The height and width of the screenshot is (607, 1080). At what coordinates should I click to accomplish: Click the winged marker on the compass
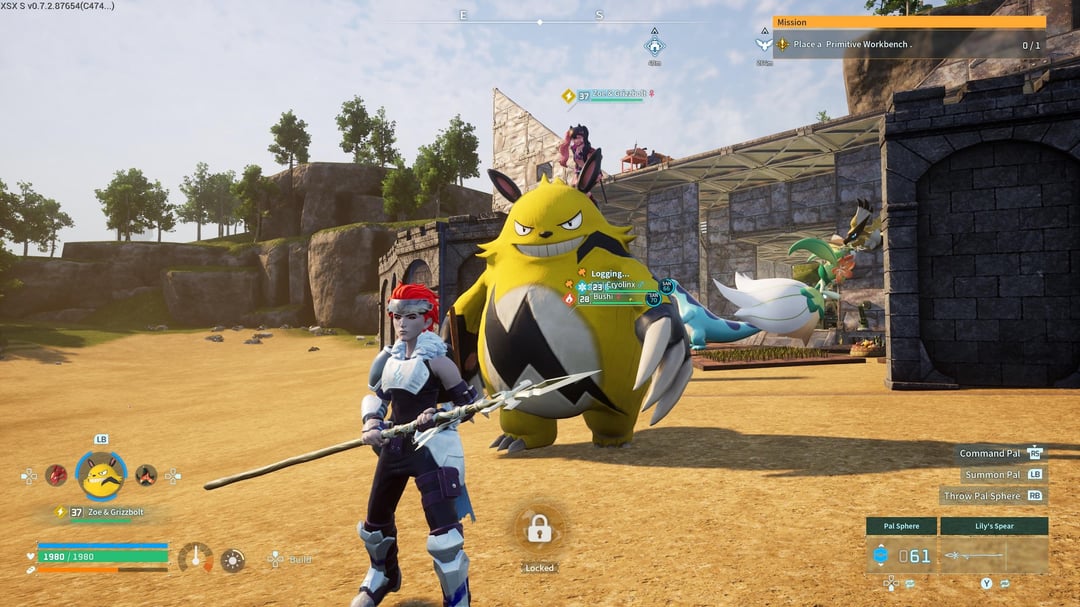(764, 44)
